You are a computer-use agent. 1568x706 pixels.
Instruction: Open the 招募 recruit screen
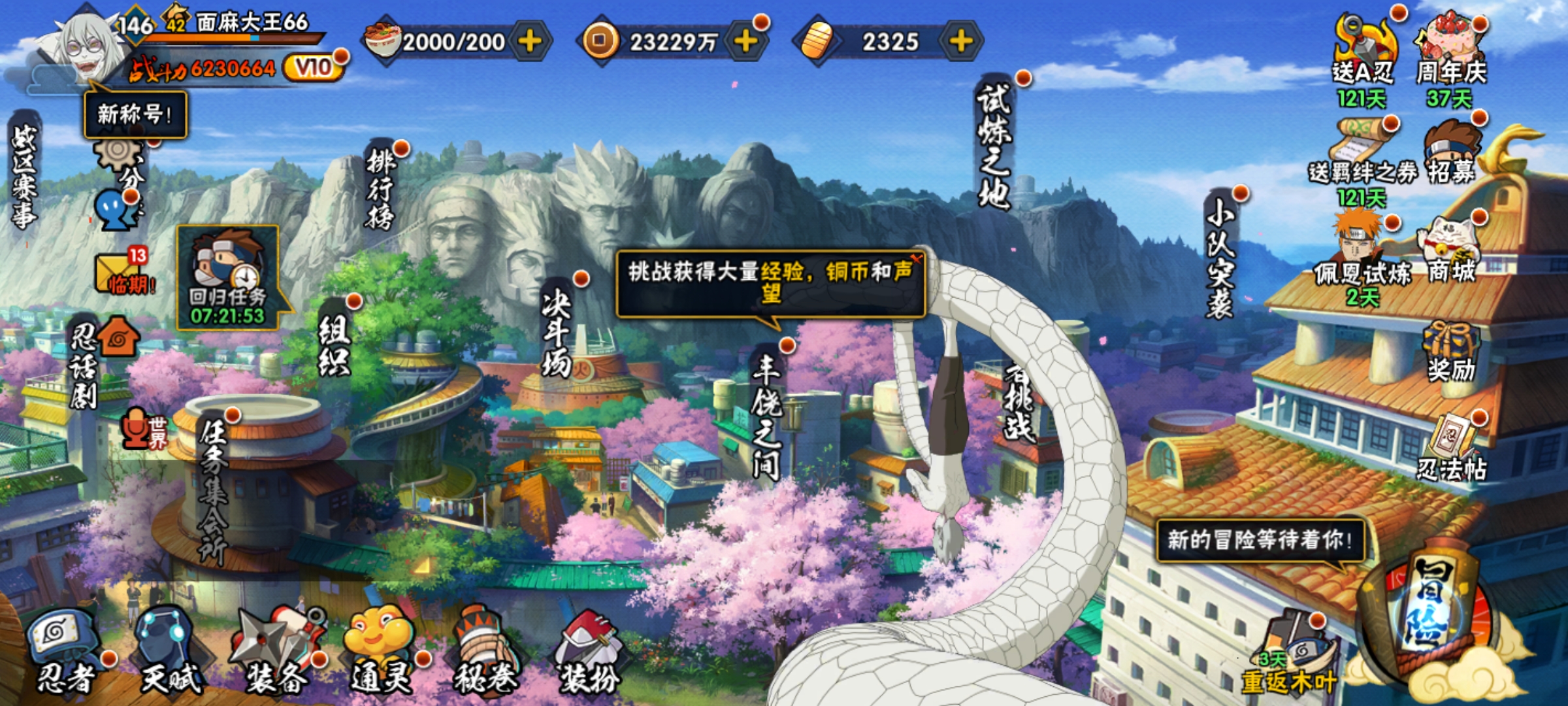(x=1450, y=154)
